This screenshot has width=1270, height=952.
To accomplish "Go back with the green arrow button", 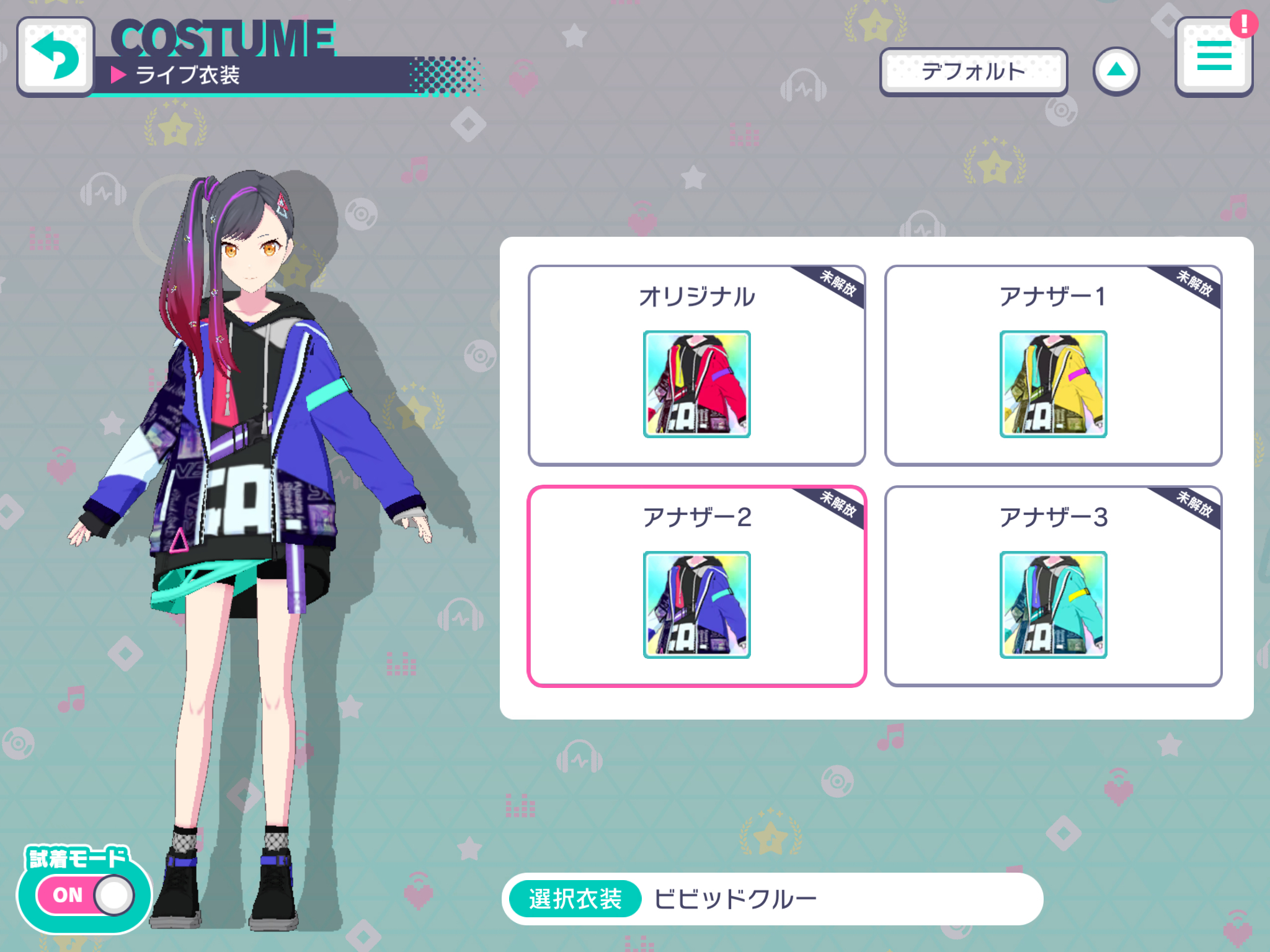I will (56, 57).
